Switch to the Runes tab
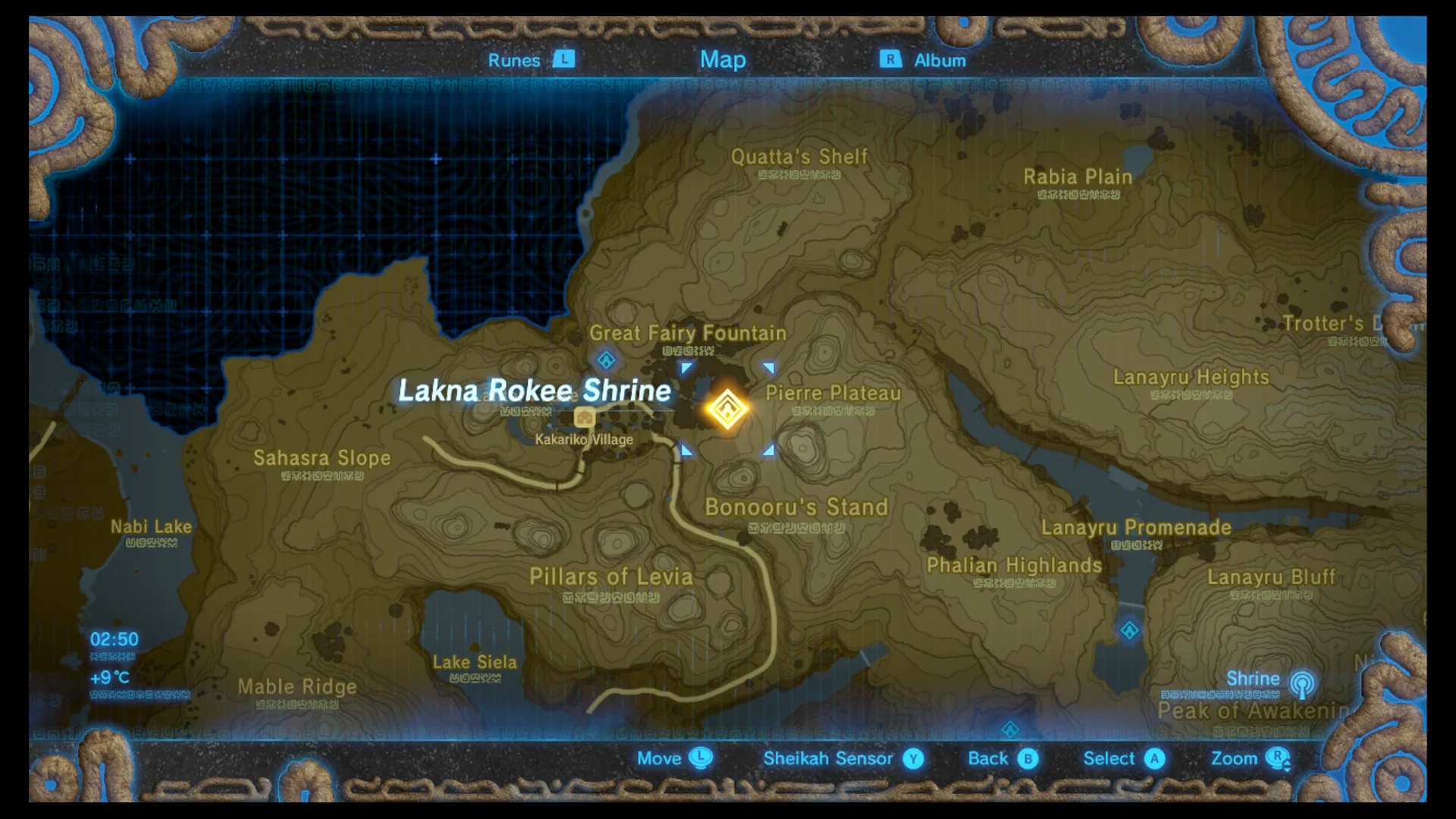 pos(514,60)
